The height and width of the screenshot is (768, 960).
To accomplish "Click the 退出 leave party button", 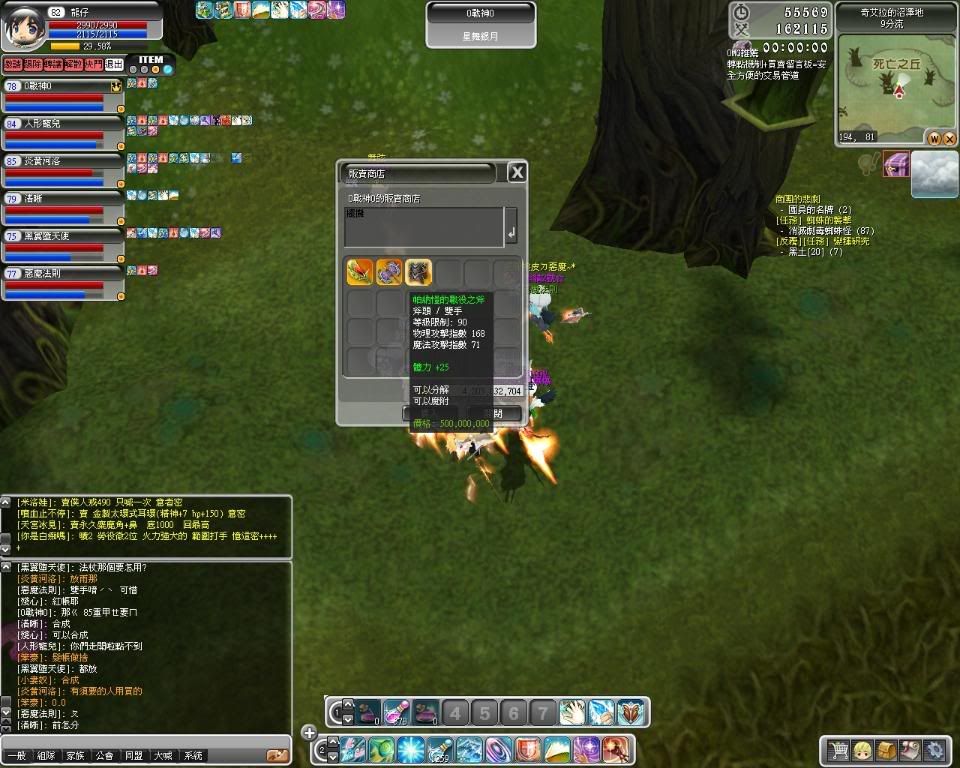I will point(115,64).
